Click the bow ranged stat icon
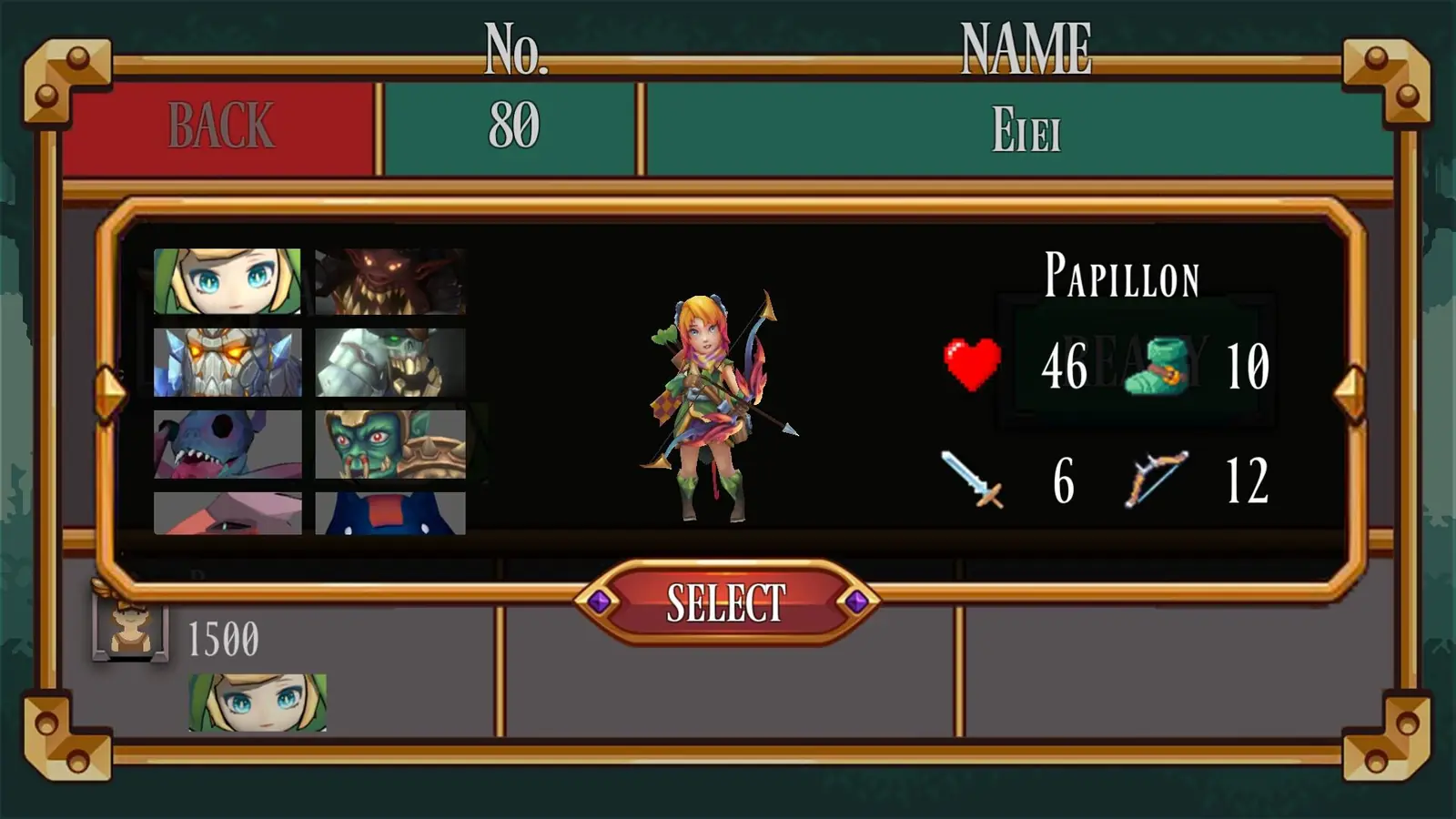Viewport: 1456px width, 819px height. click(x=1156, y=478)
